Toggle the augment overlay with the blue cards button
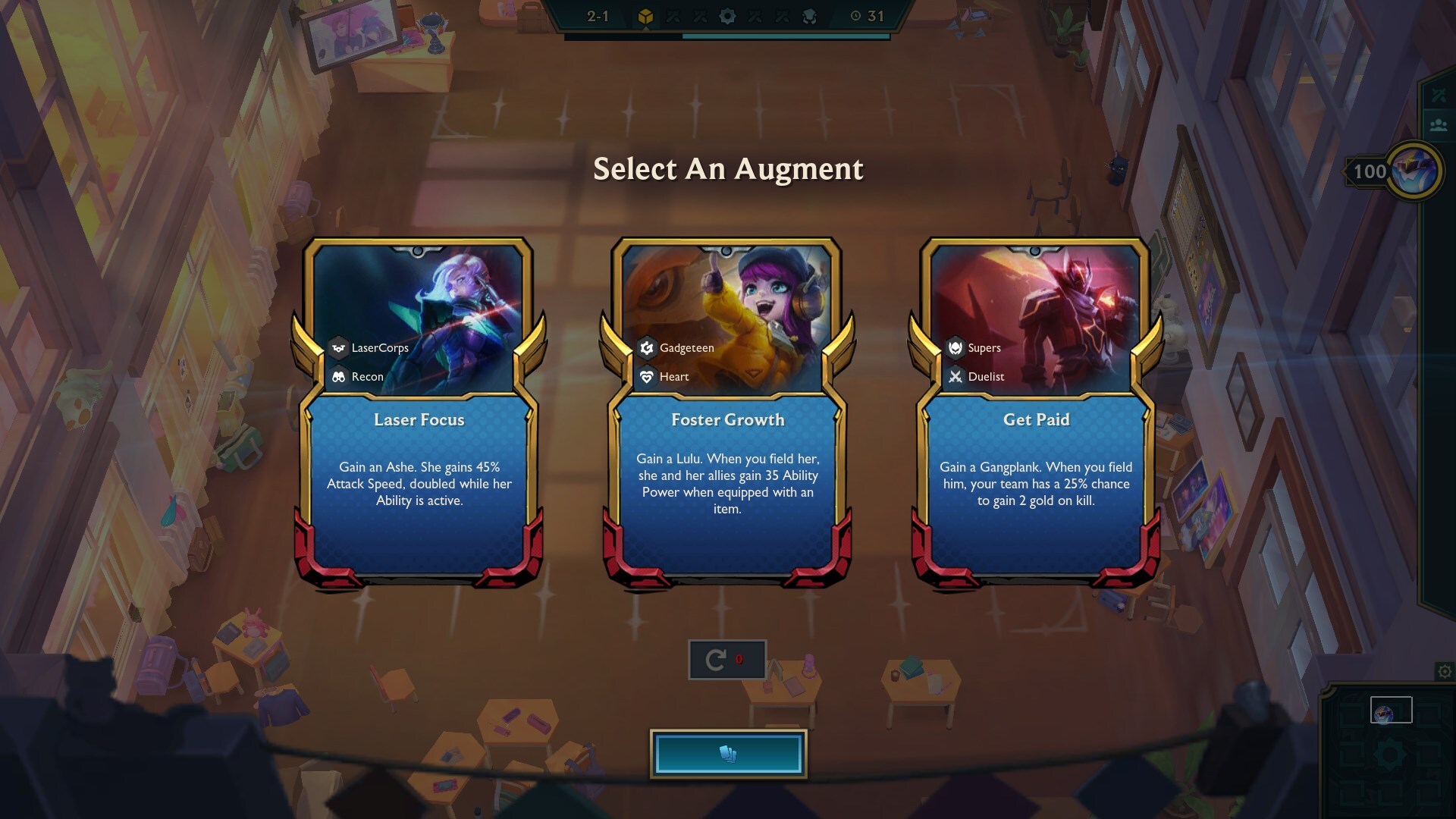 (727, 752)
